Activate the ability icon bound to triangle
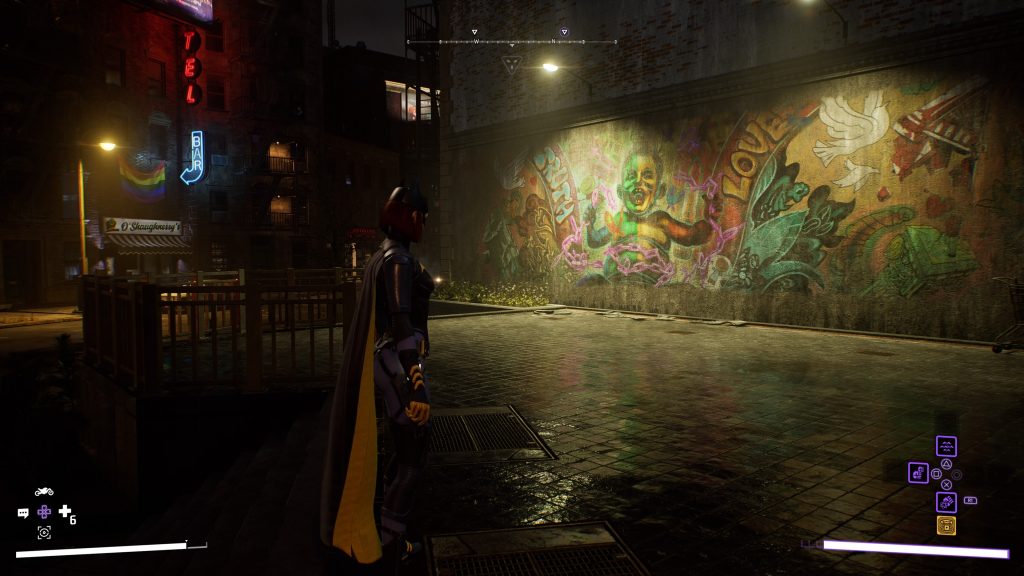 click(x=946, y=446)
